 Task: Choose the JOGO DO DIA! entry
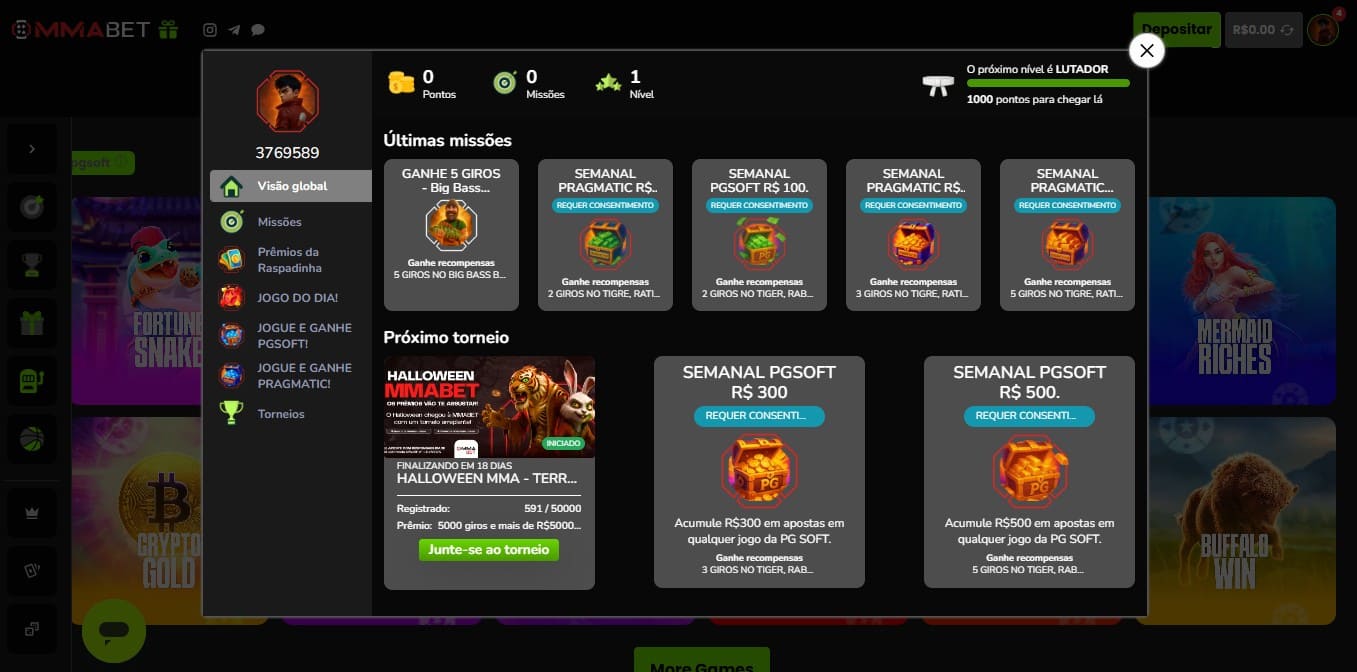pos(297,298)
